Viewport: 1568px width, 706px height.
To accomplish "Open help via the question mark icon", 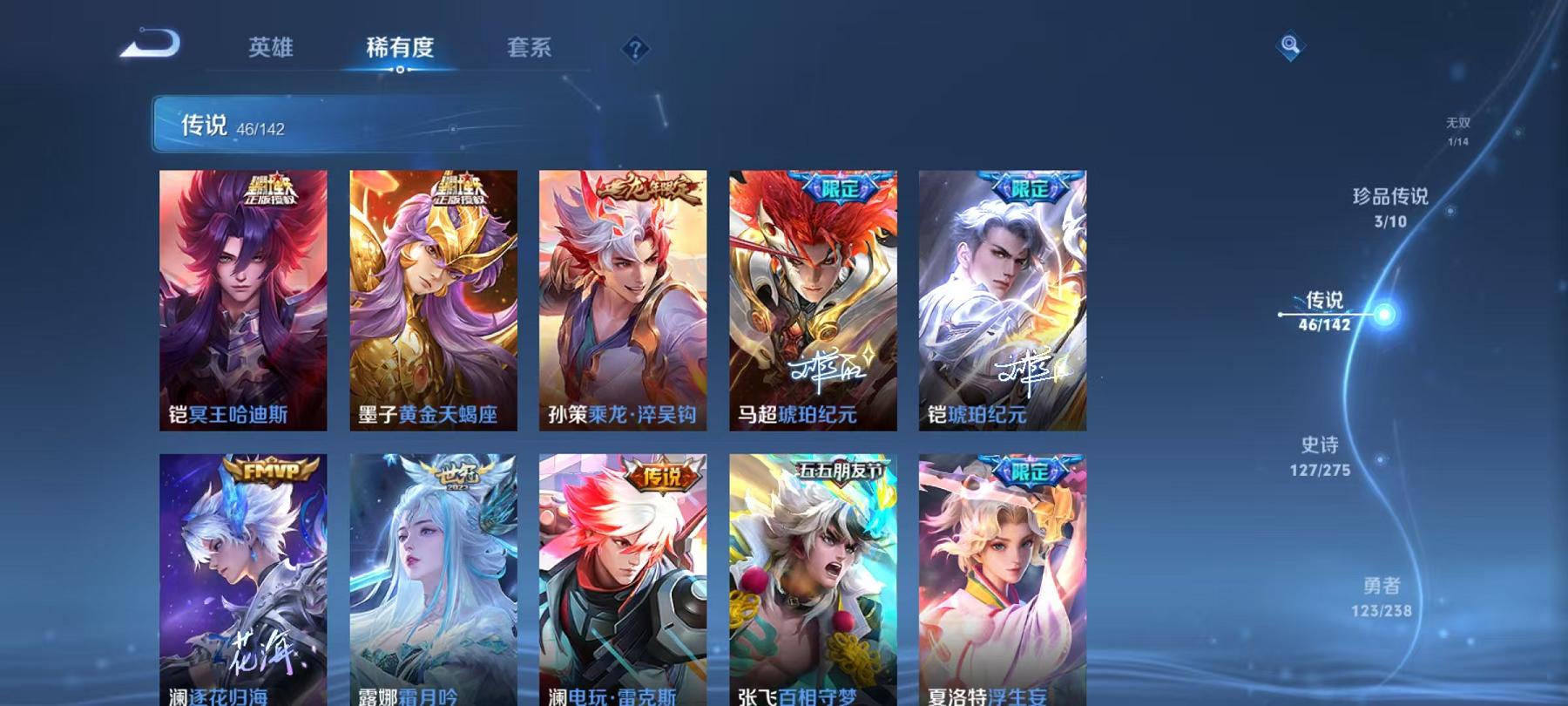I will (635, 49).
